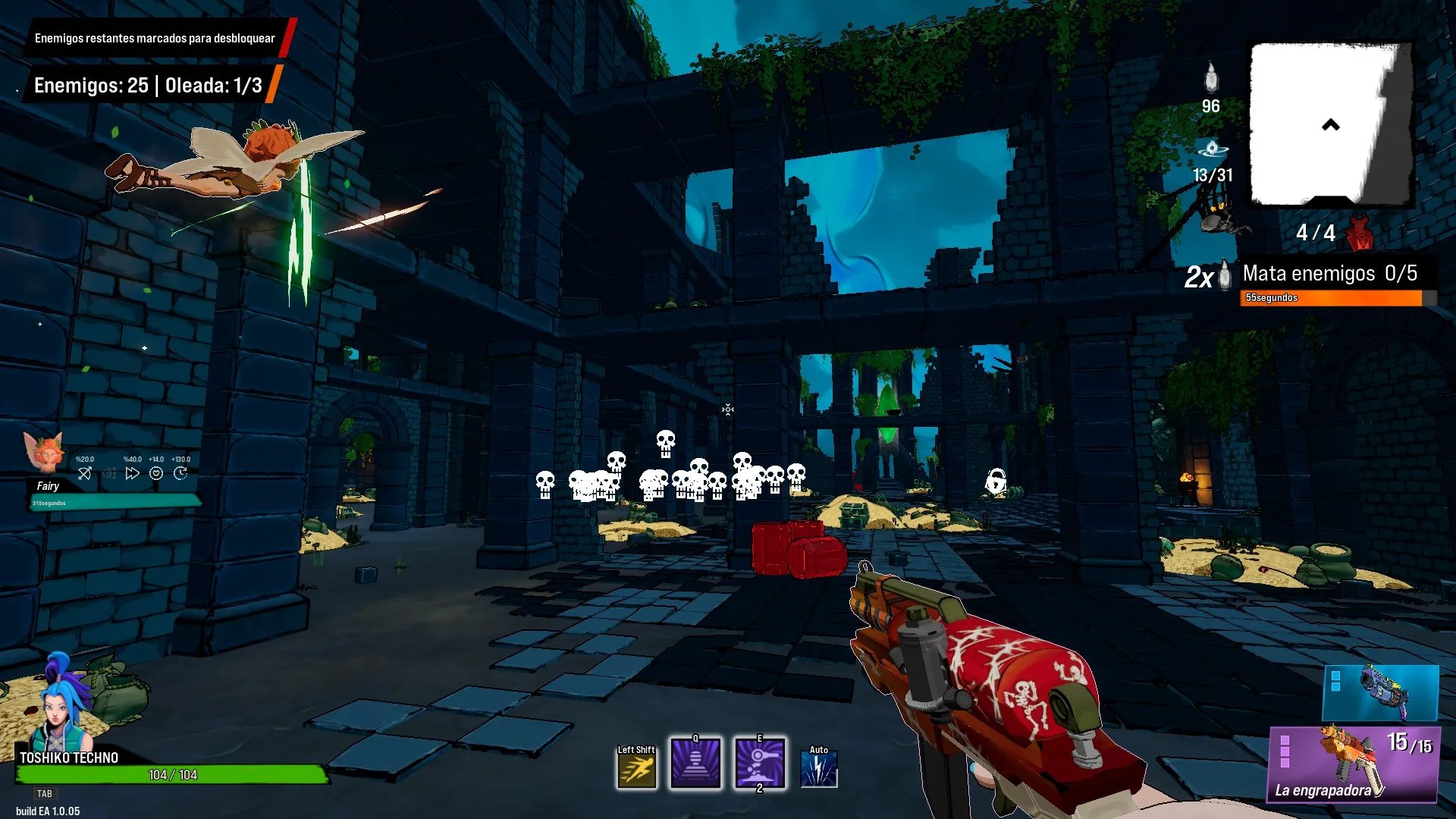Viewport: 1456px width, 819px height.
Task: Click the Fairy companion portrait
Action: pos(44,453)
